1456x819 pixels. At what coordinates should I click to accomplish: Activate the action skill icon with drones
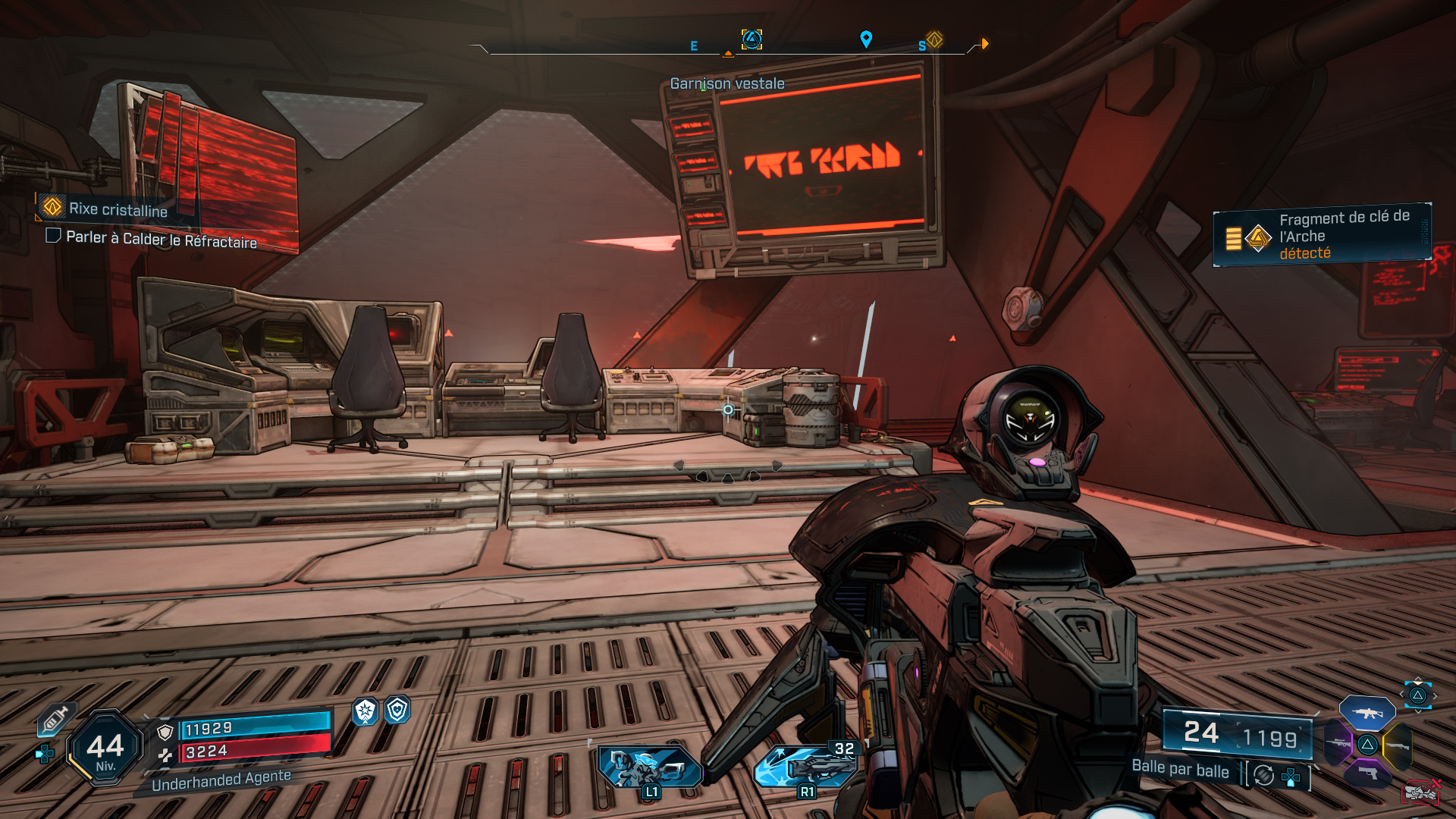(650, 767)
